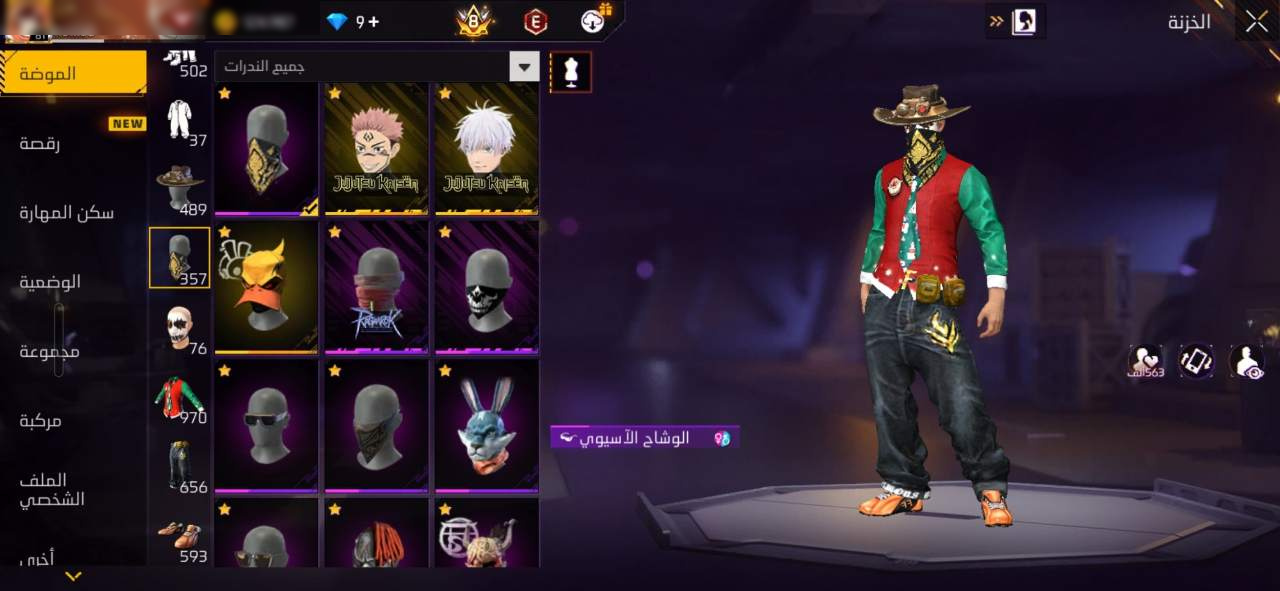This screenshot has width=1280, height=591.
Task: Select the white-haired Jujutsu Kaisen head item
Action: click(x=486, y=148)
